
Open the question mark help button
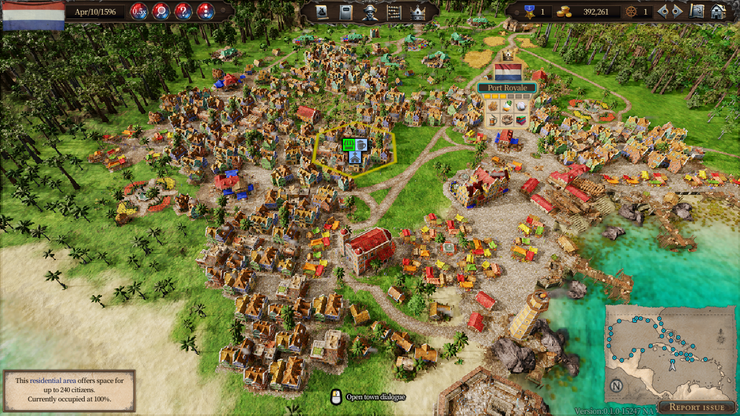coord(182,11)
